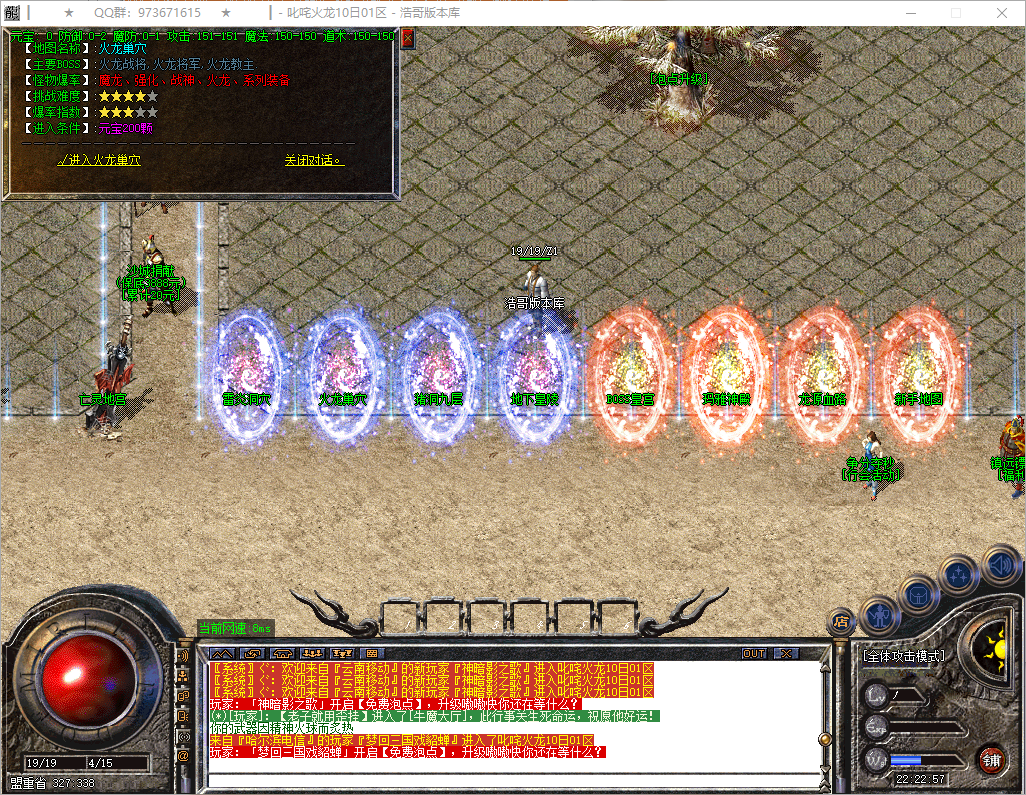
Task: Close the chat panel with its X button
Action: pos(787,653)
